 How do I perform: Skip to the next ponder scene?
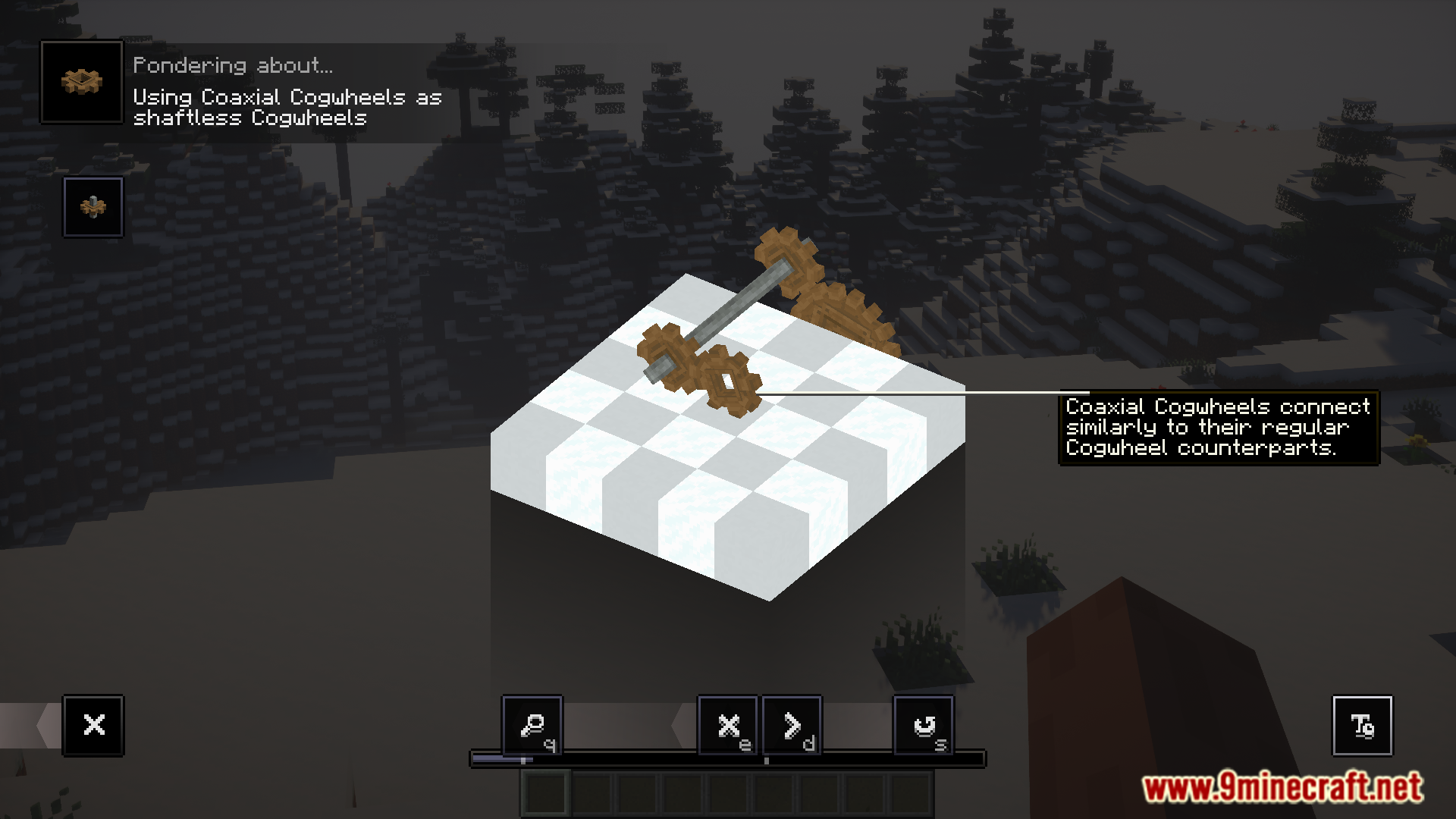coord(792,725)
